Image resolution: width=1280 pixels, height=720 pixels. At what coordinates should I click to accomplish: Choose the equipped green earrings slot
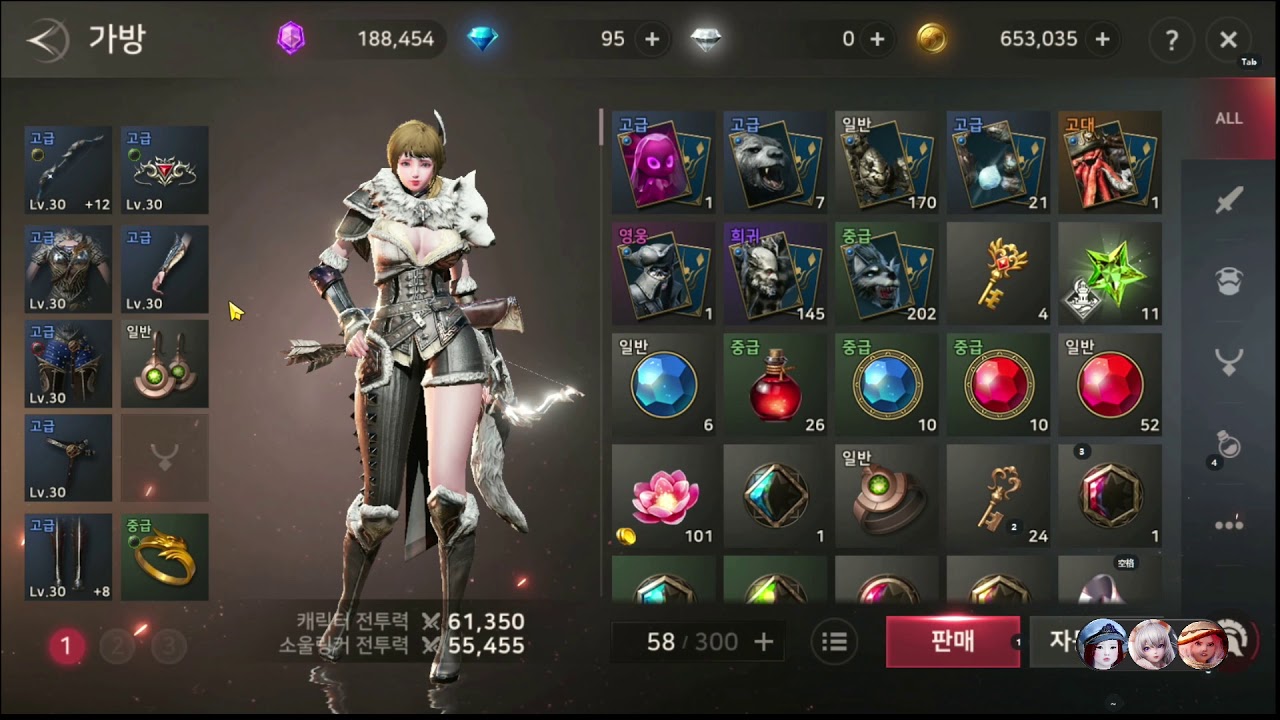pos(165,364)
